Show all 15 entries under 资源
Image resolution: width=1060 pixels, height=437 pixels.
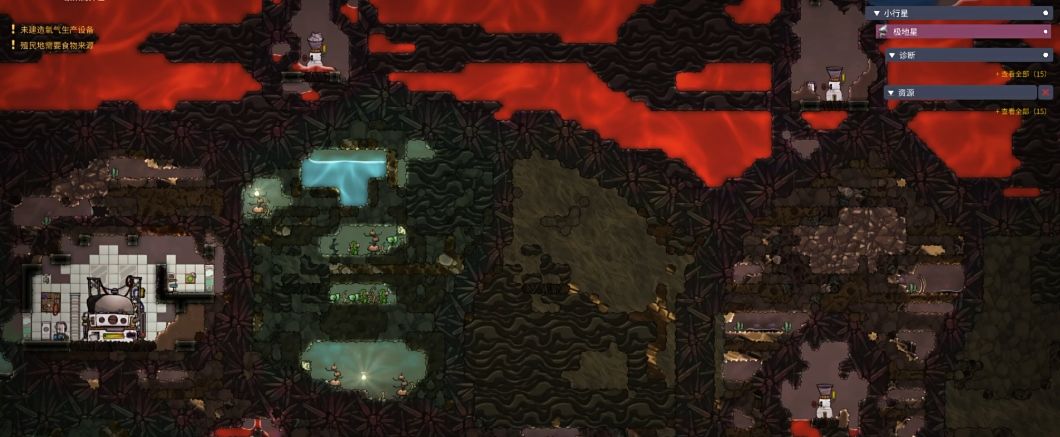(1020, 111)
